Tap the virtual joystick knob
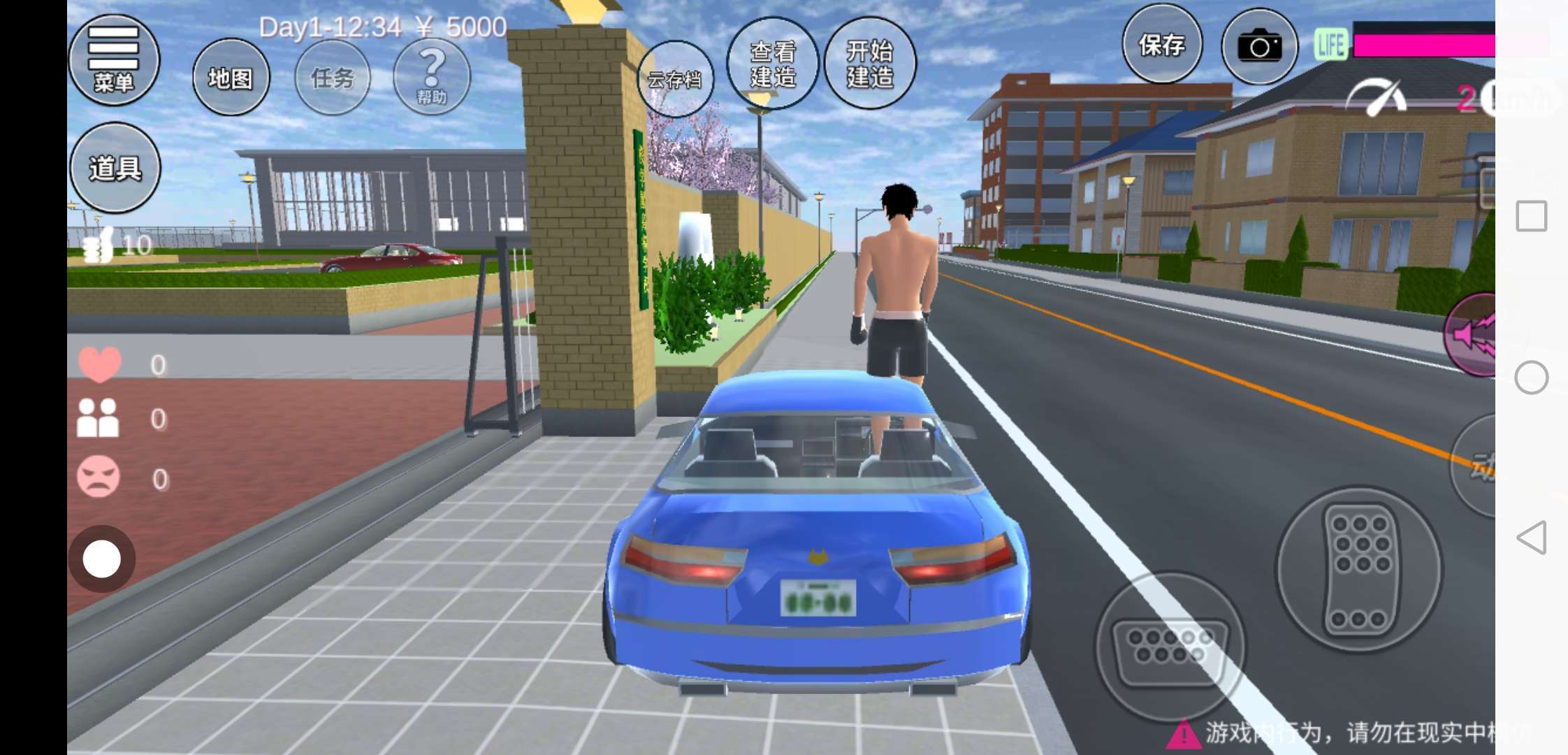 102,559
